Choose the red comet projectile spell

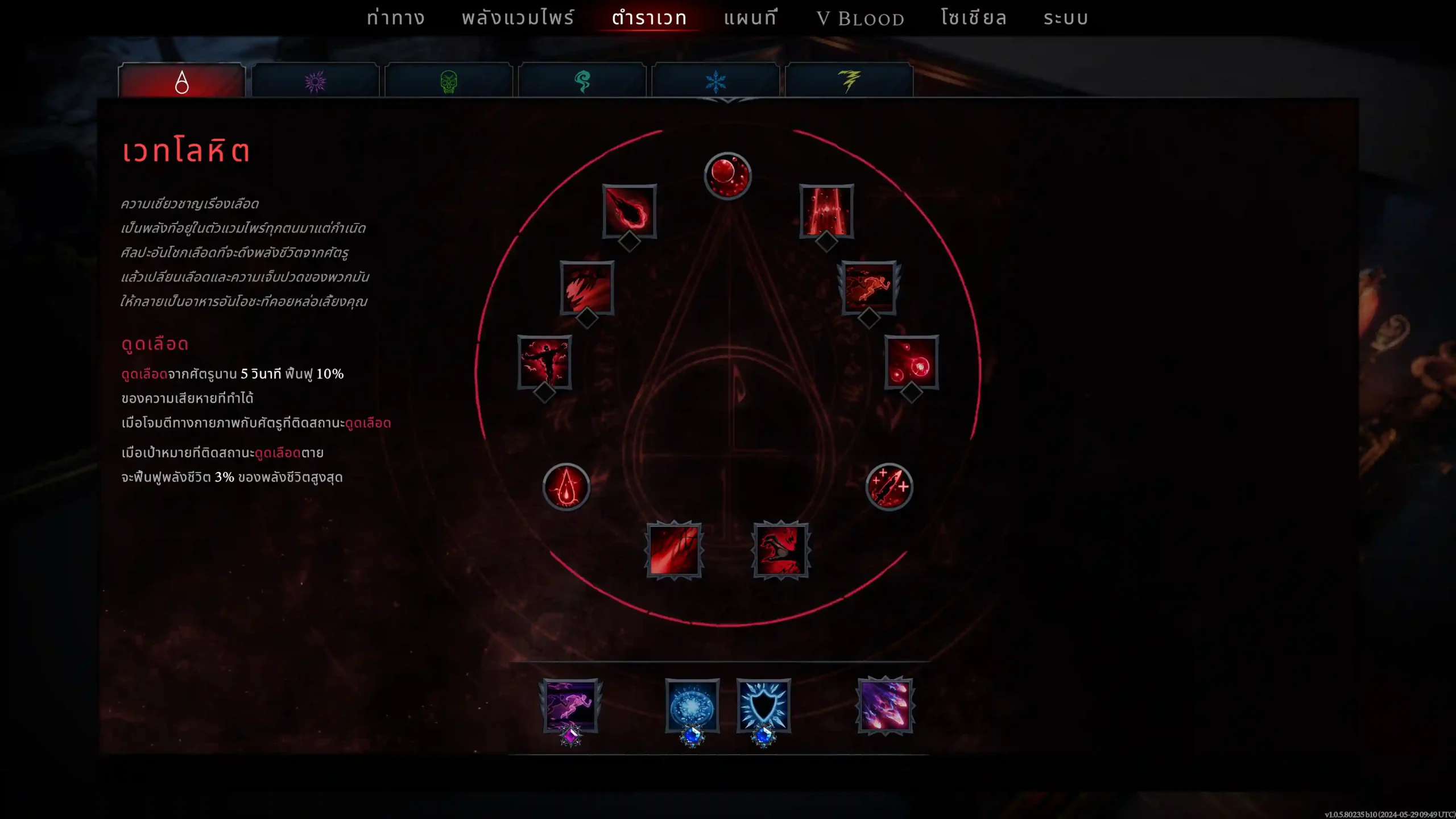630,211
